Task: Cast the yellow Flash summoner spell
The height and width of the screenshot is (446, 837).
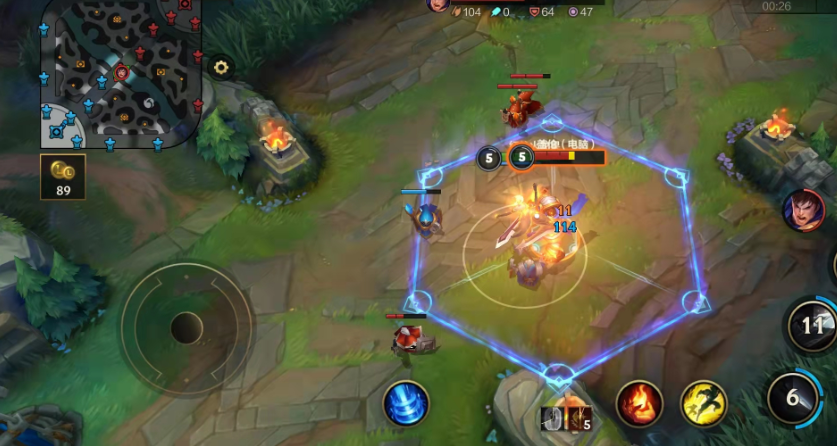Action: [704, 404]
